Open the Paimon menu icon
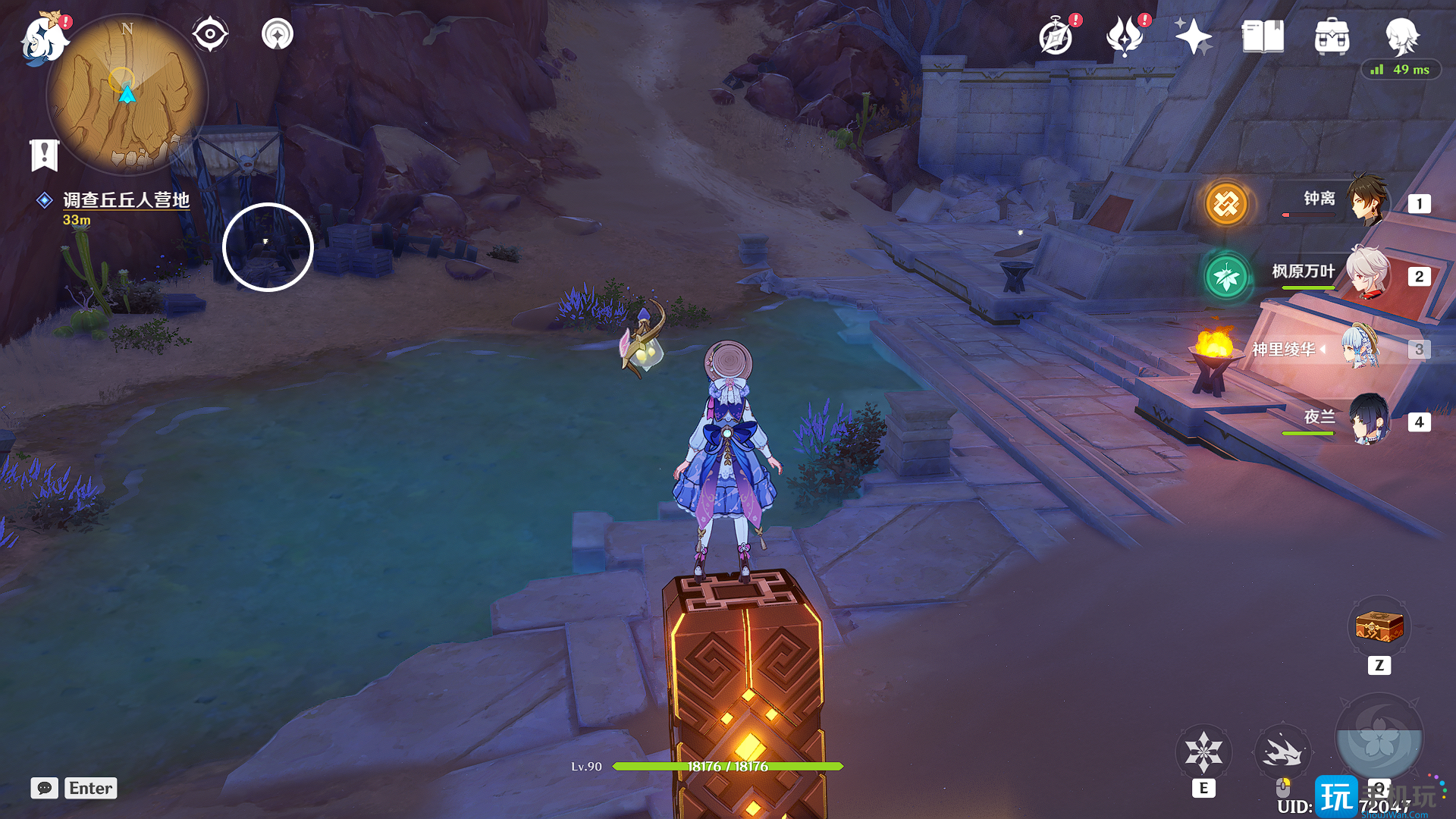This screenshot has height=819, width=1456. (43, 38)
